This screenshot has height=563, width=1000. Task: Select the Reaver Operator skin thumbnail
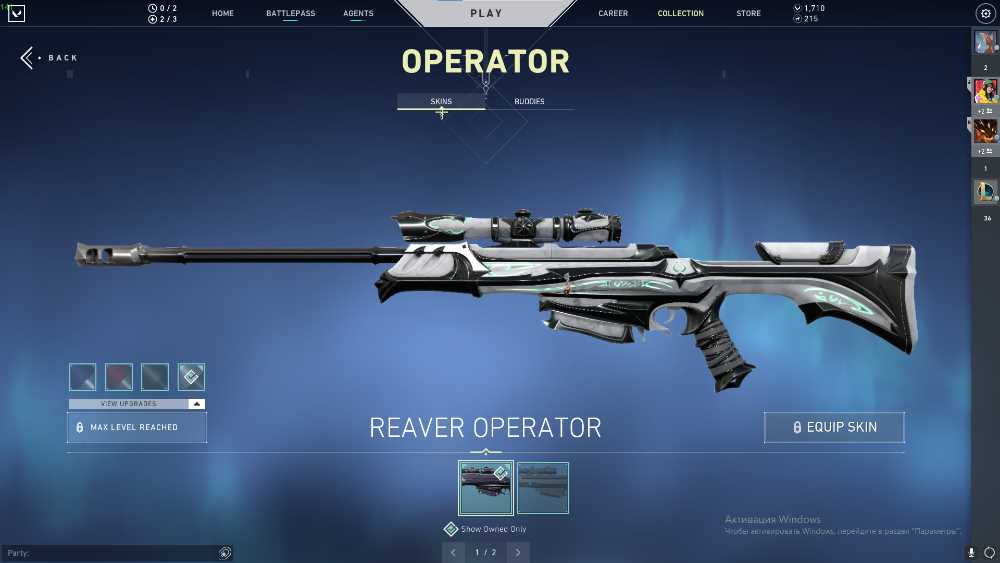[486, 488]
